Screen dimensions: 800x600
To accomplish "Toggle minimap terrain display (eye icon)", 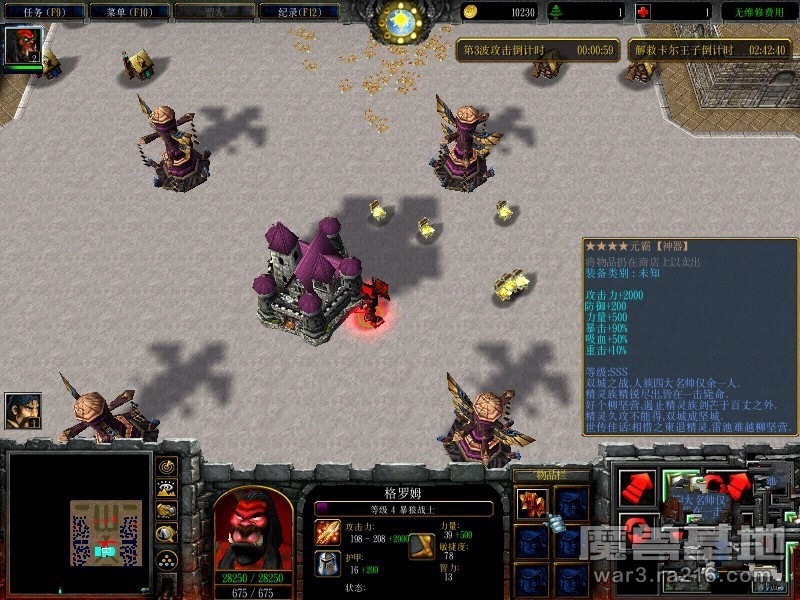I will (x=166, y=488).
